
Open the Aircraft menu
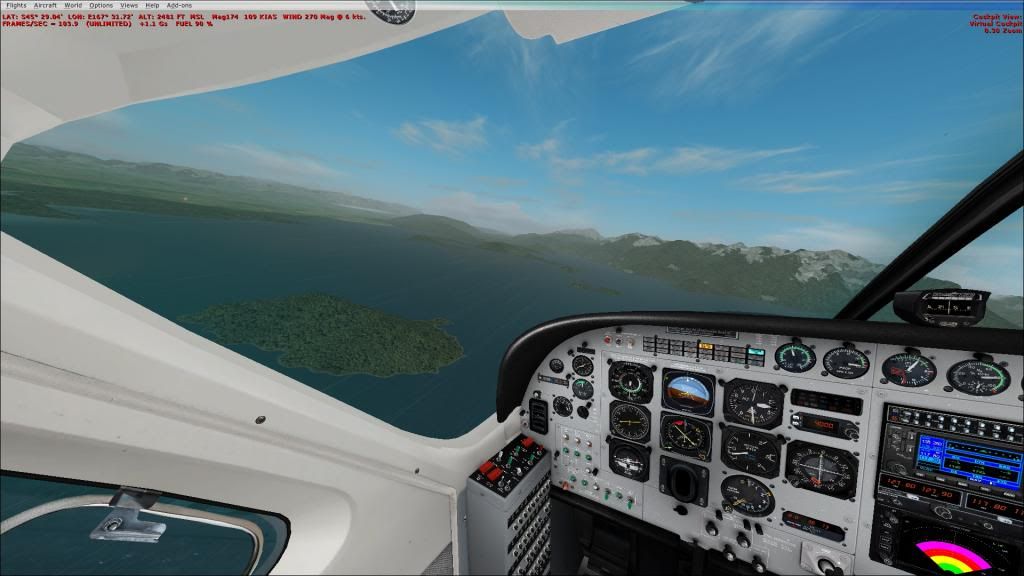[45, 5]
